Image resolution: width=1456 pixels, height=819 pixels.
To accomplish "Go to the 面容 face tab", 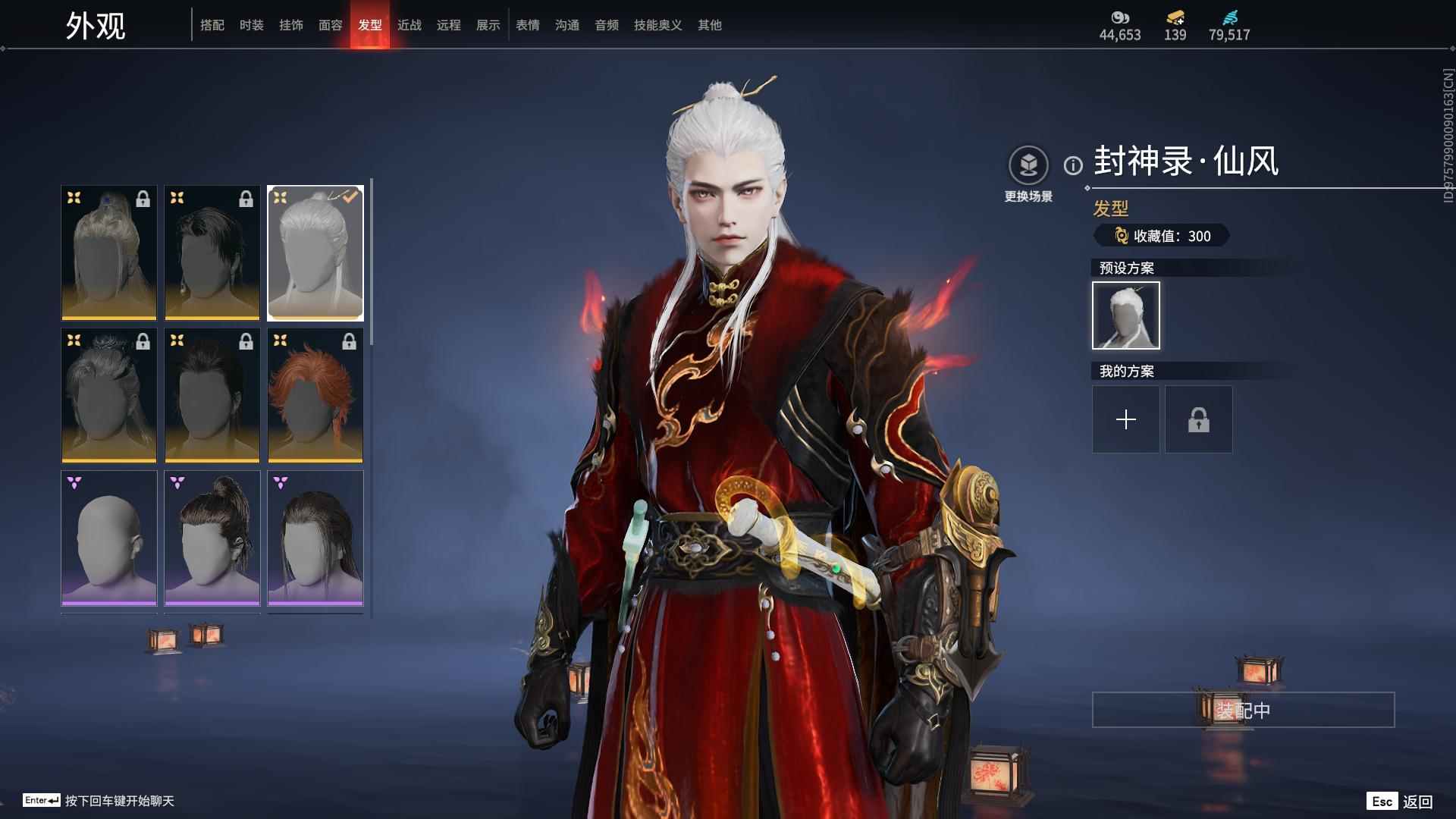I will point(331,25).
